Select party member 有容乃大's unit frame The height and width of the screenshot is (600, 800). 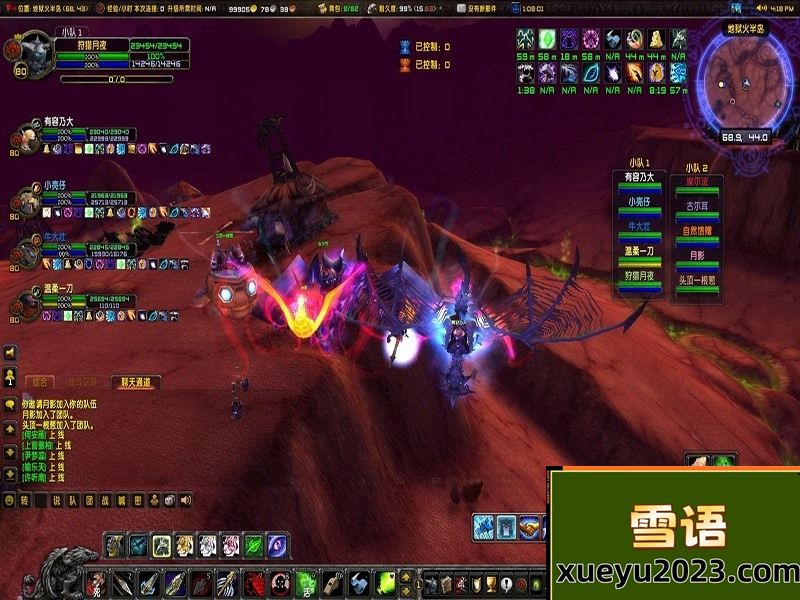(24, 141)
